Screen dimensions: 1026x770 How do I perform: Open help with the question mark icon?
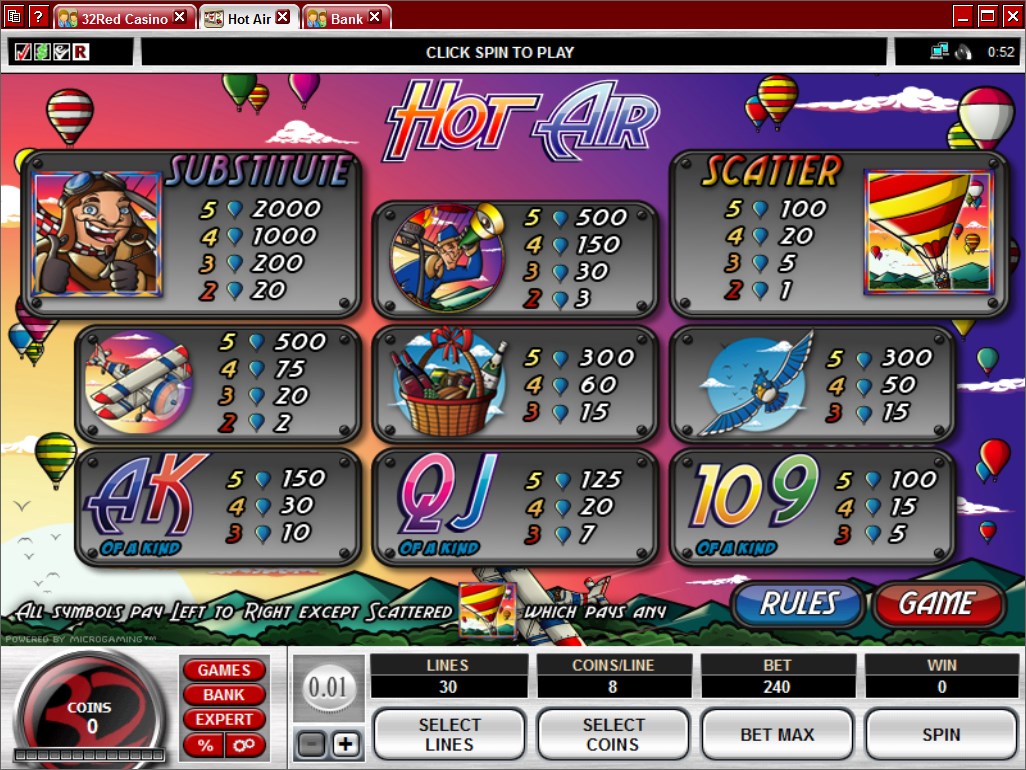[x=39, y=17]
